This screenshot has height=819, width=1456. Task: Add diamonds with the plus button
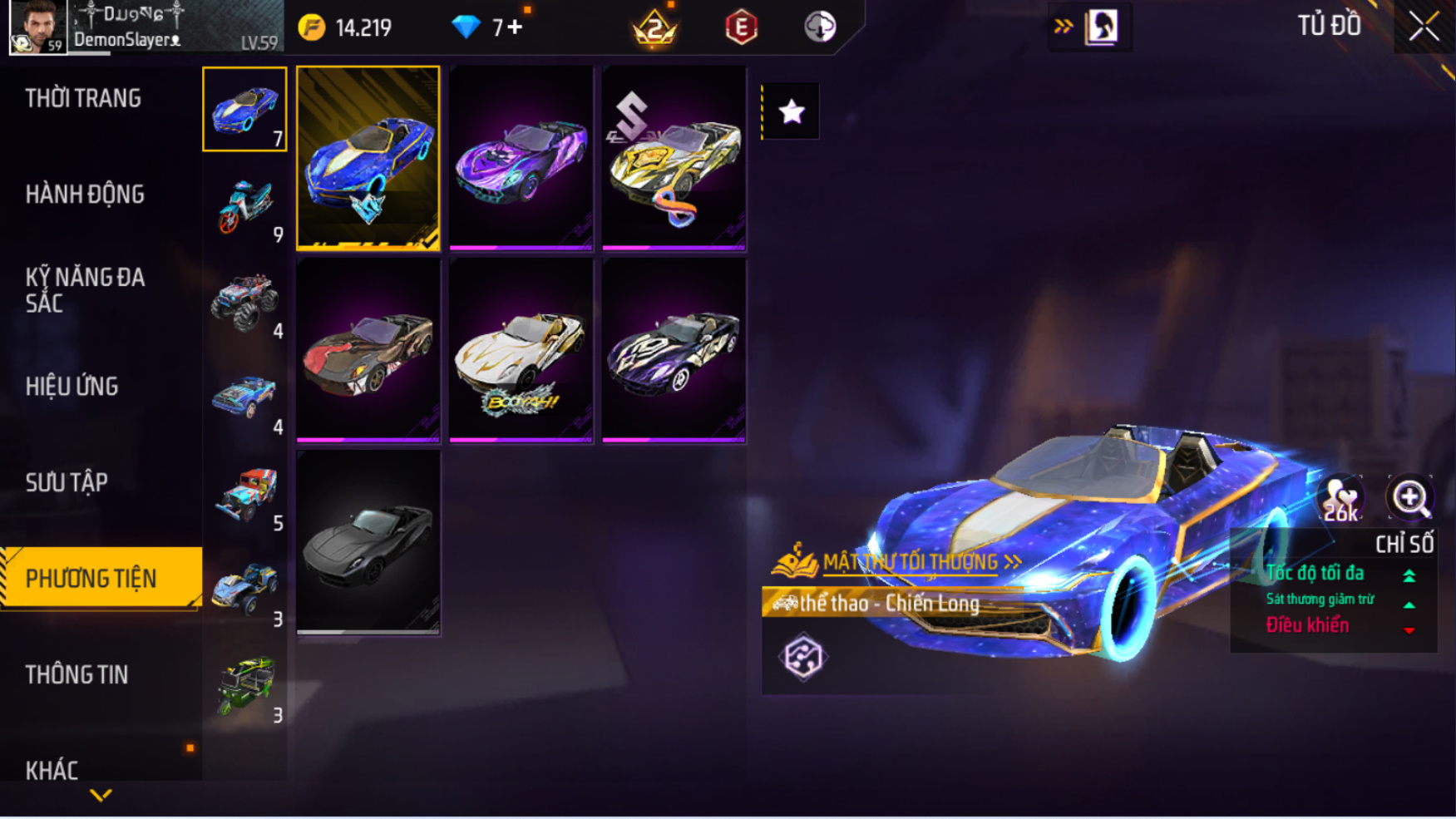pos(515,27)
